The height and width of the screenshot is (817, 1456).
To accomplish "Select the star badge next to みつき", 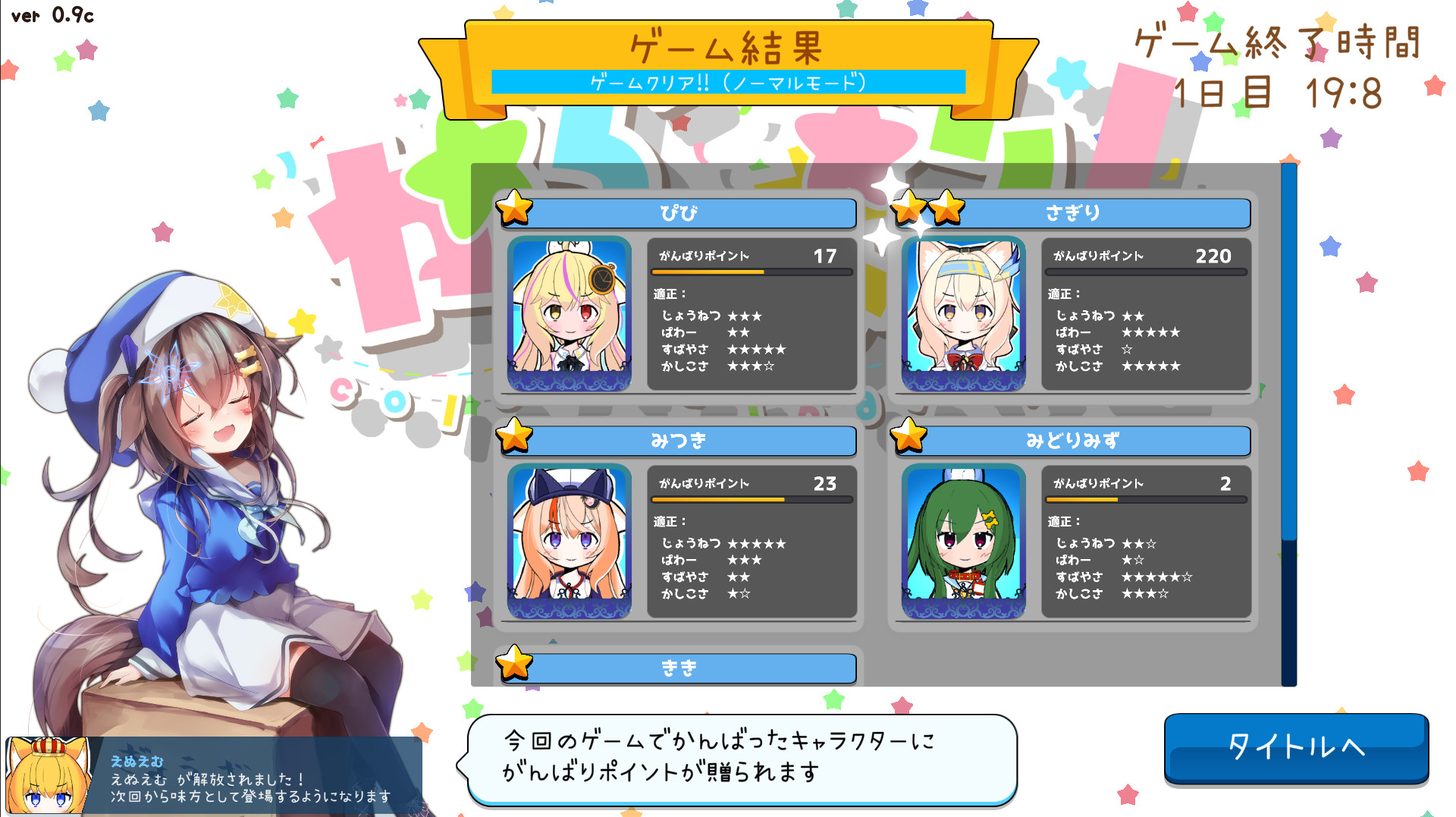I will tap(516, 439).
